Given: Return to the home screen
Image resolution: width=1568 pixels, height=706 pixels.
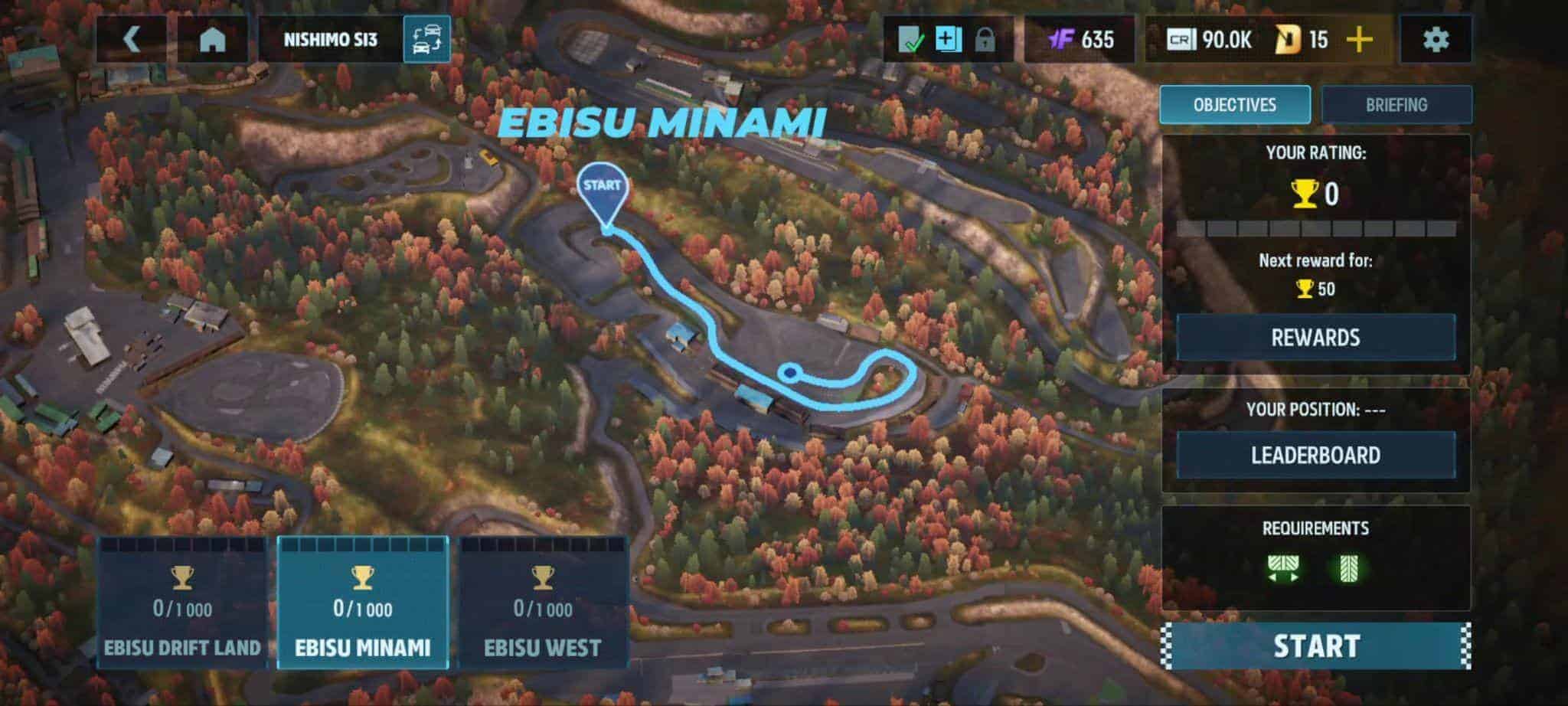Looking at the screenshot, I should pos(212,39).
